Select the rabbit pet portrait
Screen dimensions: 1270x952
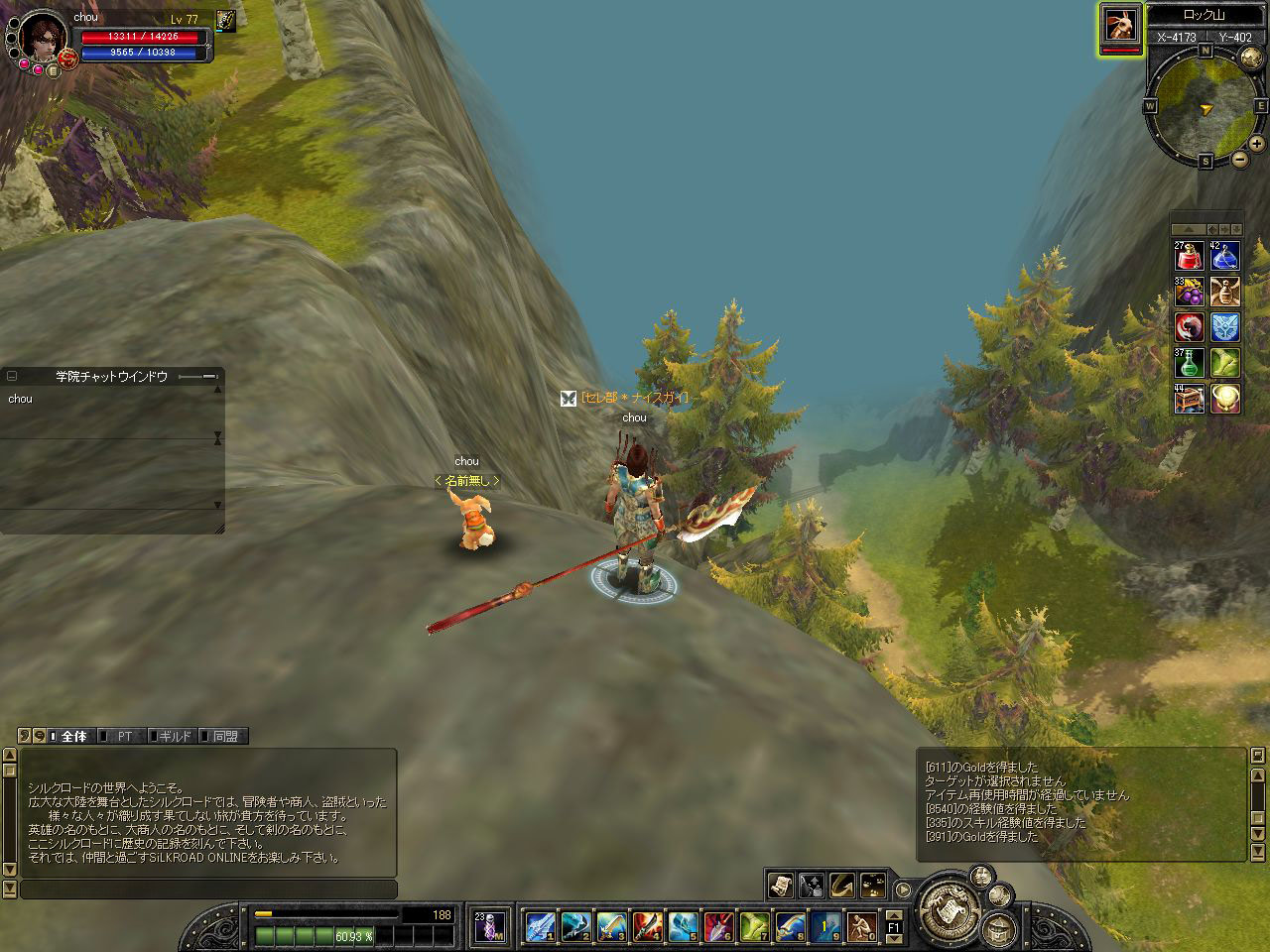(1120, 25)
